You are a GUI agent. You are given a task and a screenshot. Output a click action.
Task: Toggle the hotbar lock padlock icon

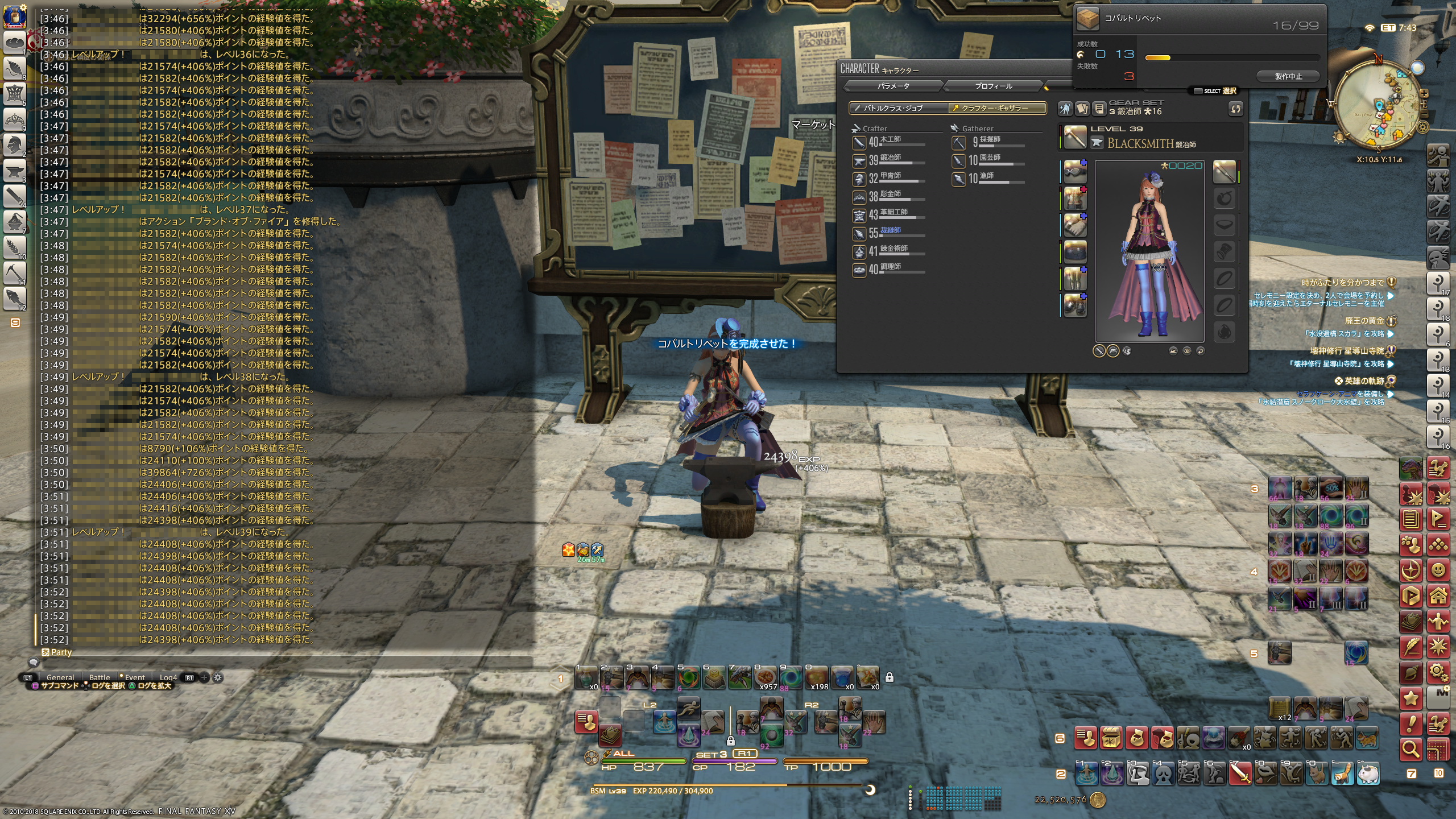890,677
